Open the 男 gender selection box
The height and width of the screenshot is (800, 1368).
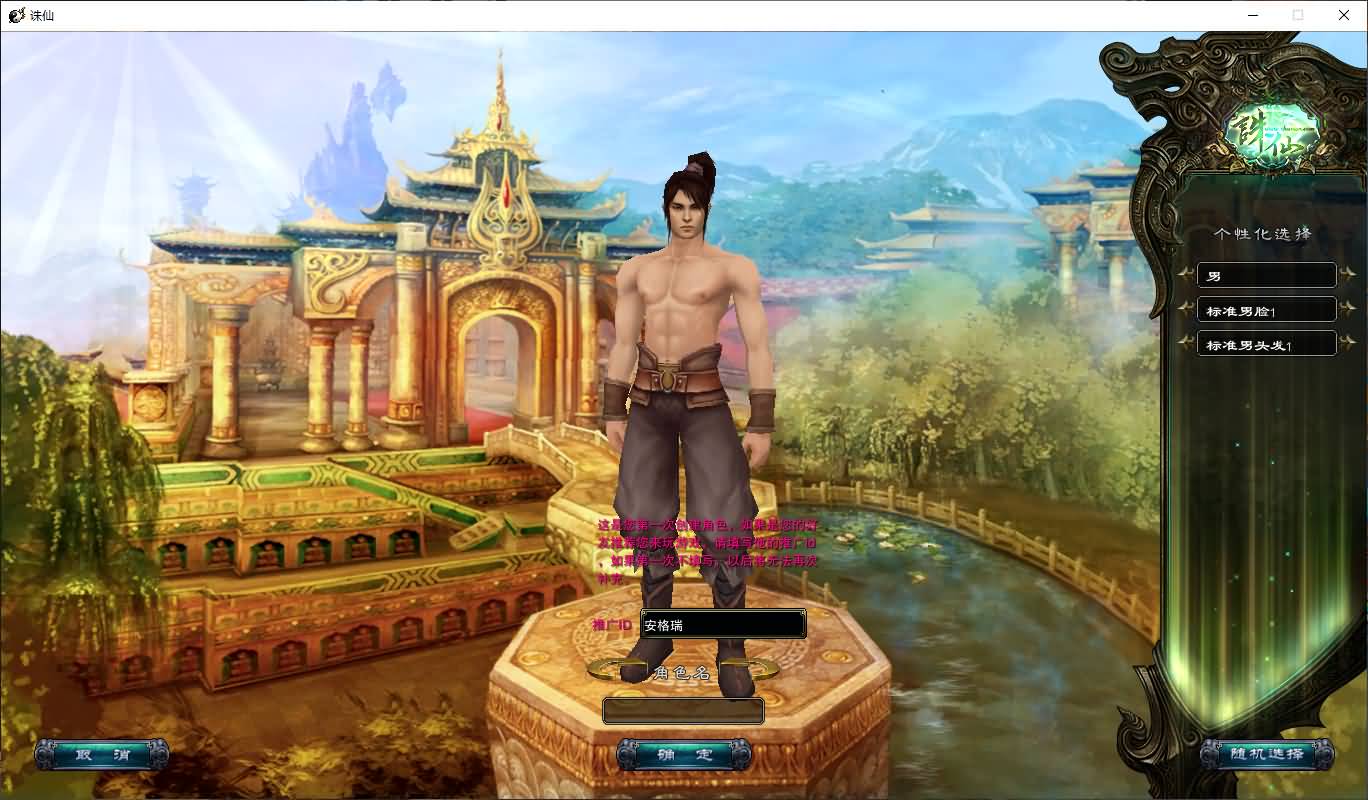[1267, 275]
